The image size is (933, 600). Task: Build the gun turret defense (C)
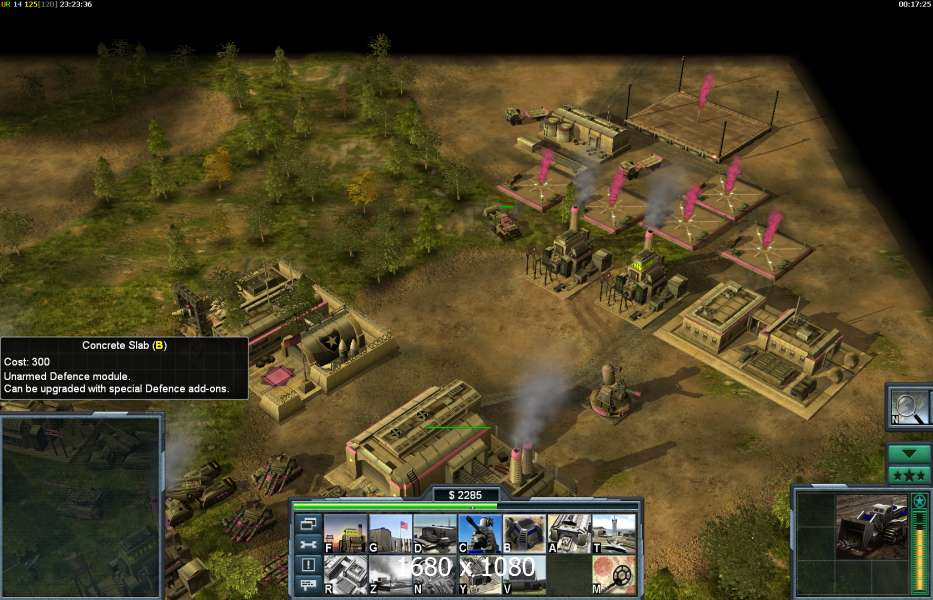coord(479,533)
